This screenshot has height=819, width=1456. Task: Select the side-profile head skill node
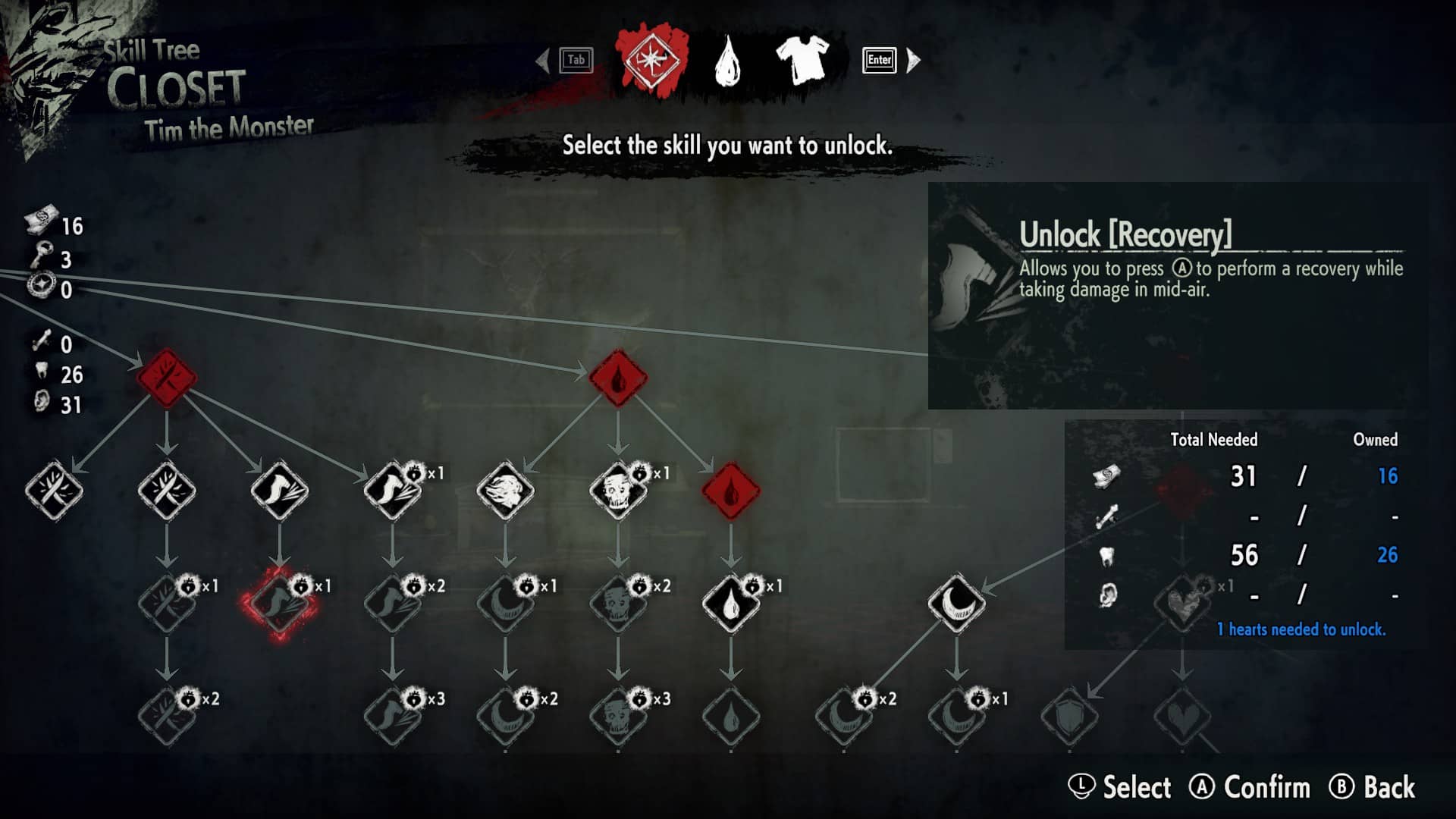[505, 491]
